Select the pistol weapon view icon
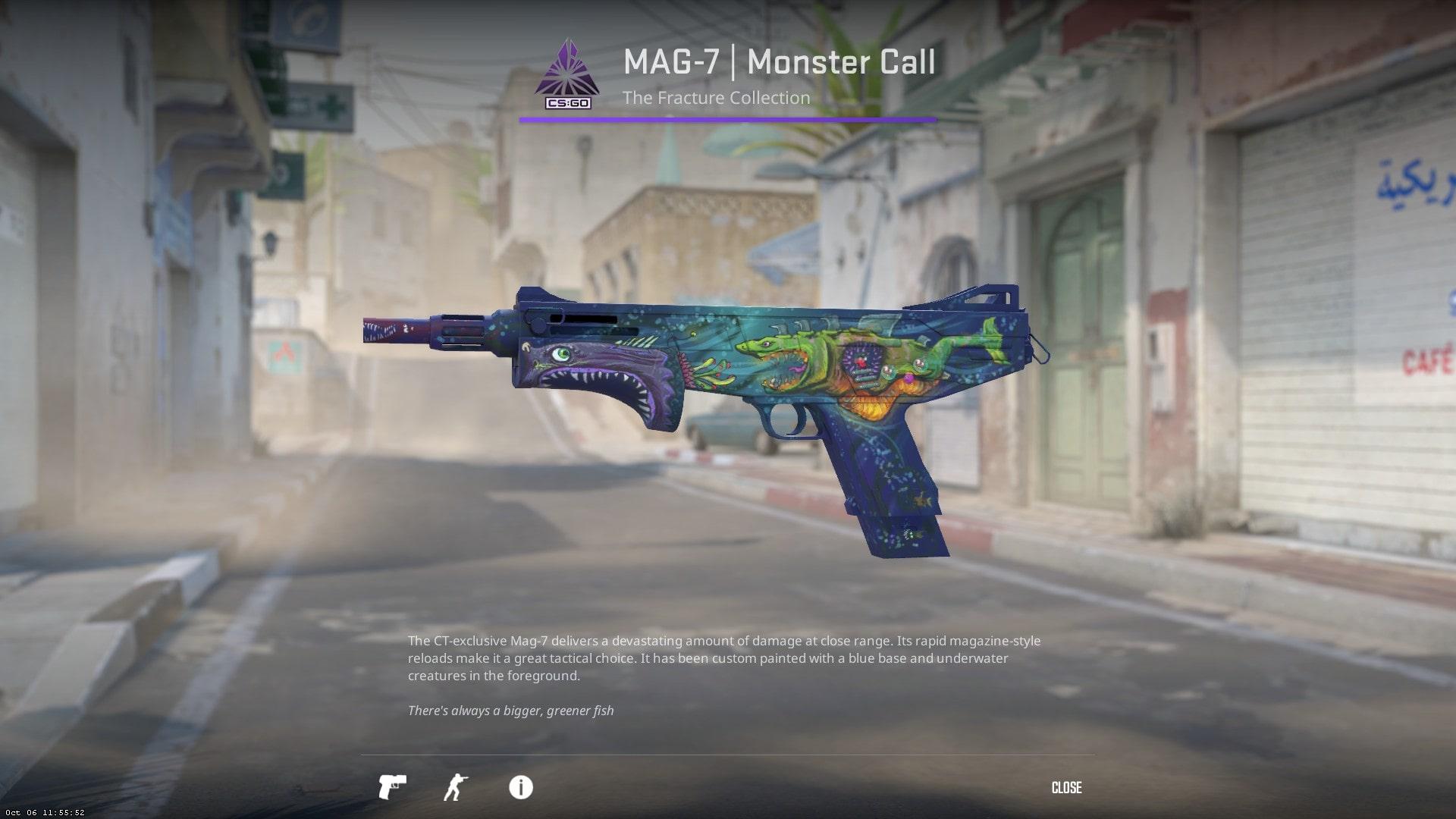 (392, 787)
